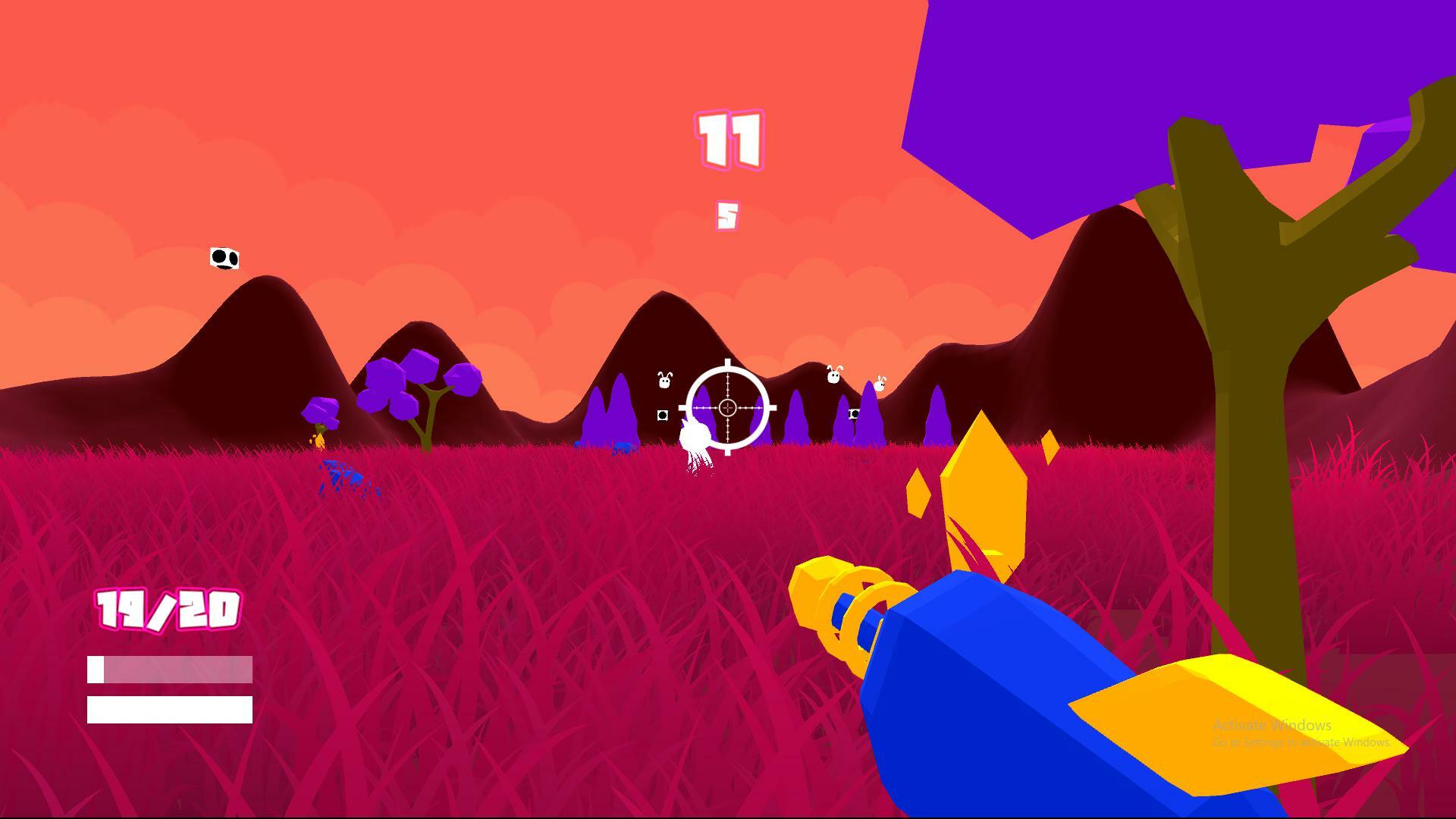The image size is (1456, 819).
Task: Select the bunny enemy left of the crosshair
Action: (664, 378)
